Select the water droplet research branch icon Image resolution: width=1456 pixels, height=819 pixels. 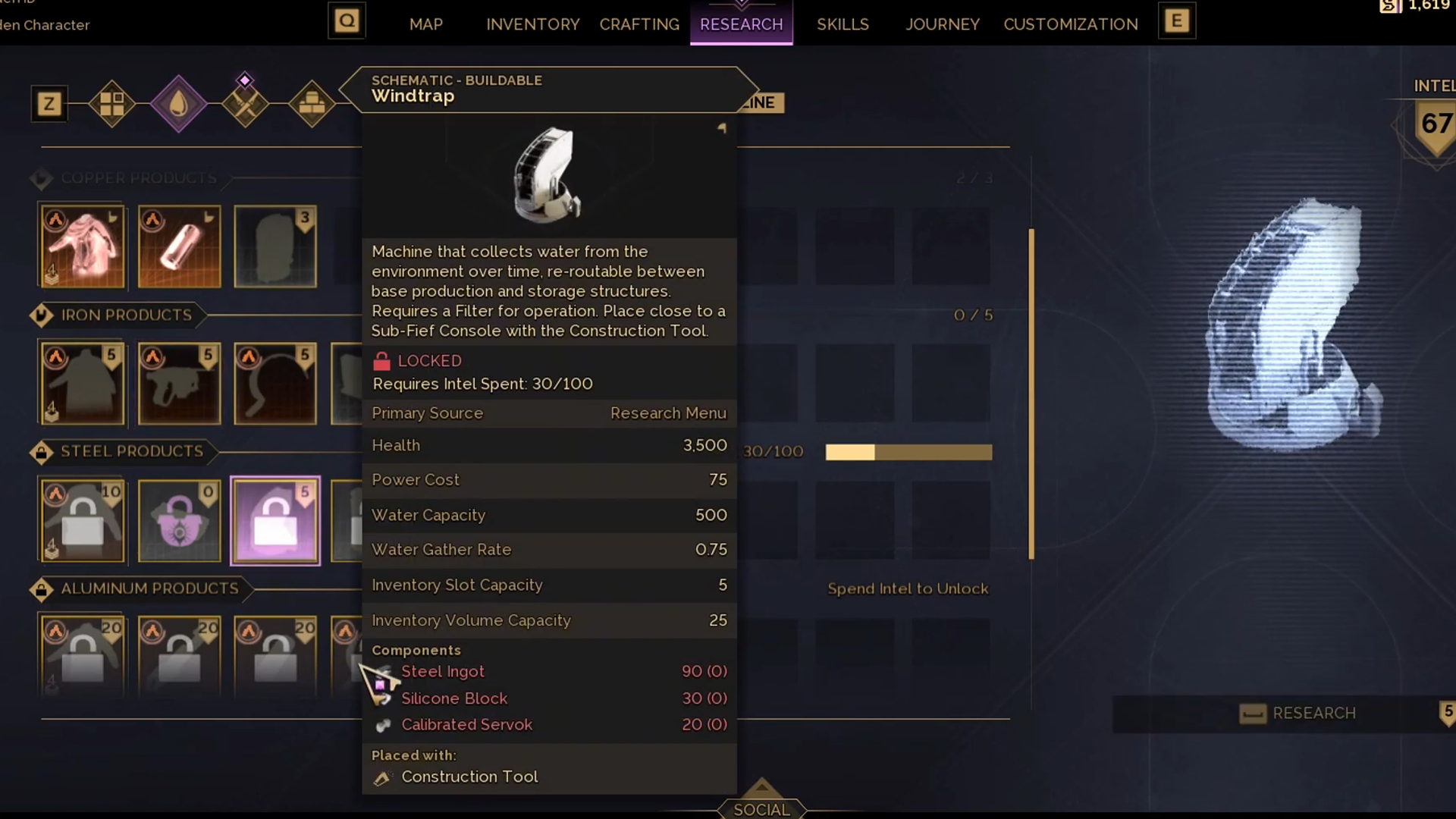pyautogui.click(x=179, y=104)
